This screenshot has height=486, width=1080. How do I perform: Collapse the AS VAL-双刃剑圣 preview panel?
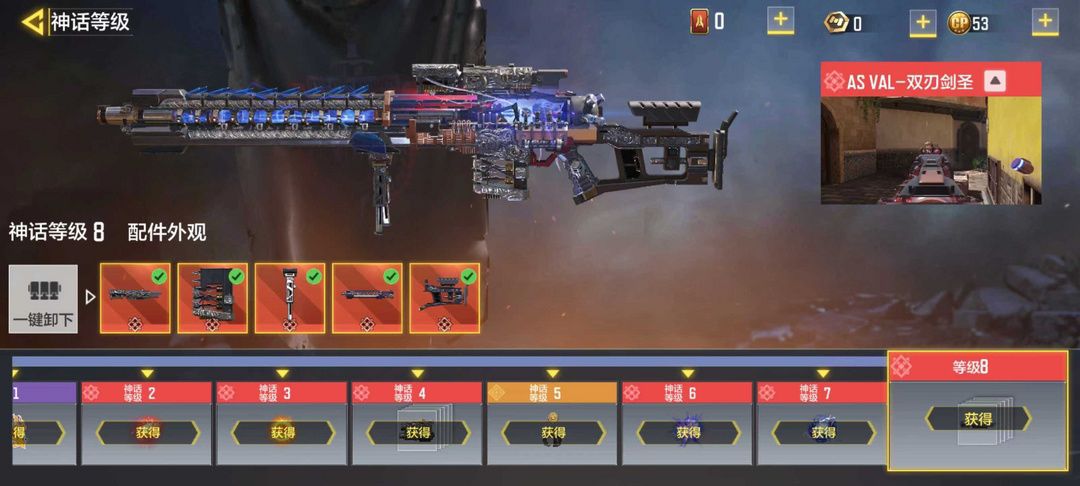[x=994, y=82]
